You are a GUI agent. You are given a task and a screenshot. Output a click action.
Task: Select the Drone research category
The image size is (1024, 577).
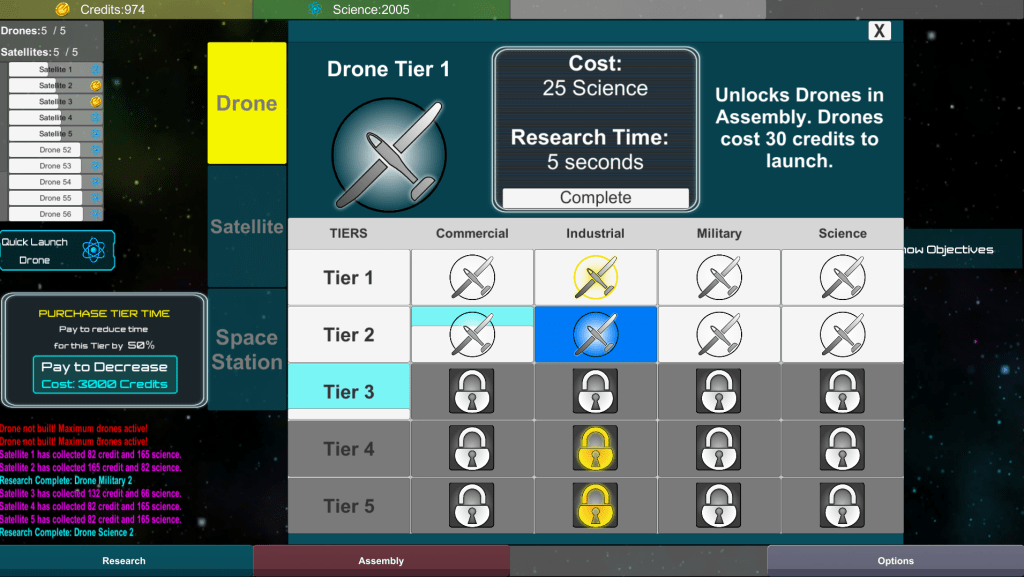click(247, 103)
